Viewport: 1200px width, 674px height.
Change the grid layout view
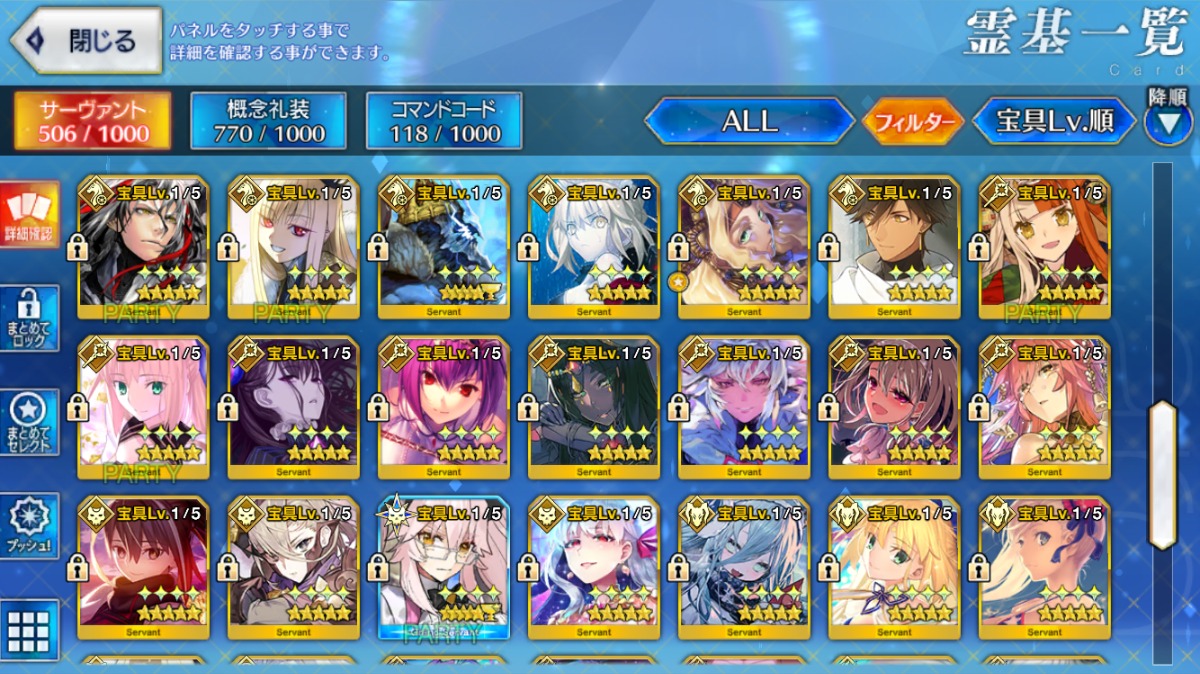tap(29, 630)
